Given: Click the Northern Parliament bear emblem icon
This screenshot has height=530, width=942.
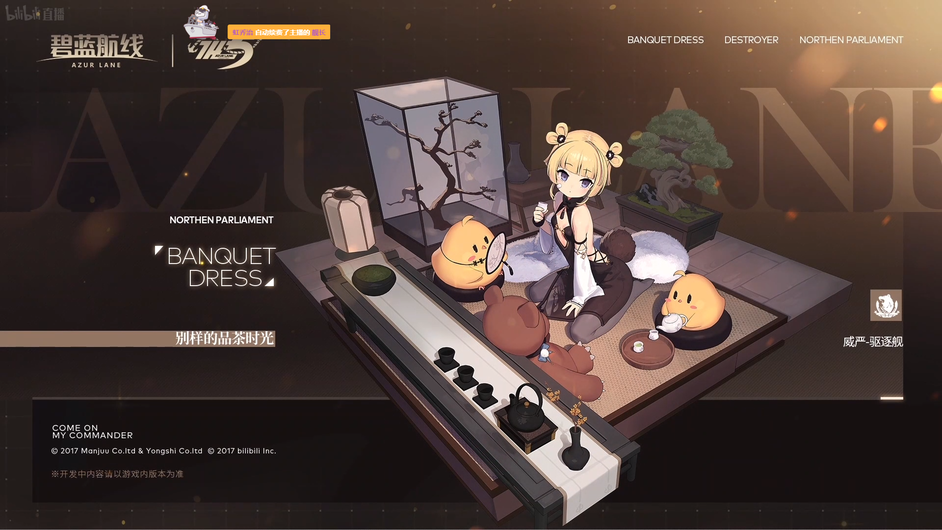Looking at the screenshot, I should [885, 305].
